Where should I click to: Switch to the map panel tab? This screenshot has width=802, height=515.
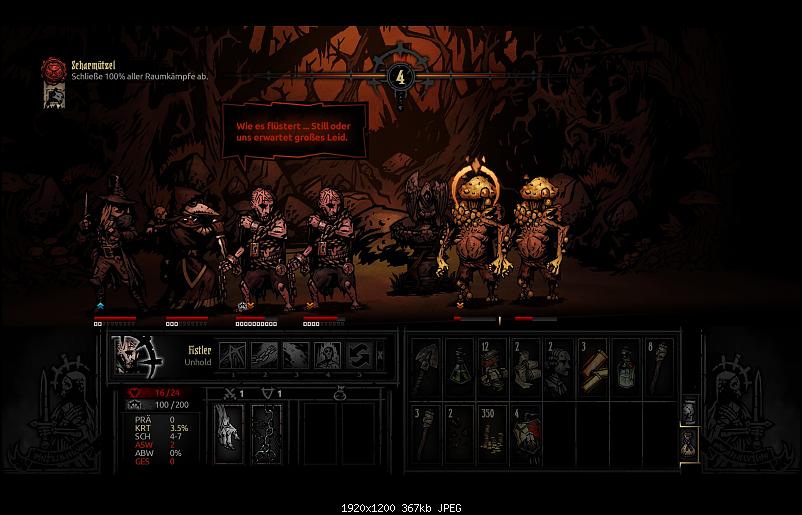point(687,412)
